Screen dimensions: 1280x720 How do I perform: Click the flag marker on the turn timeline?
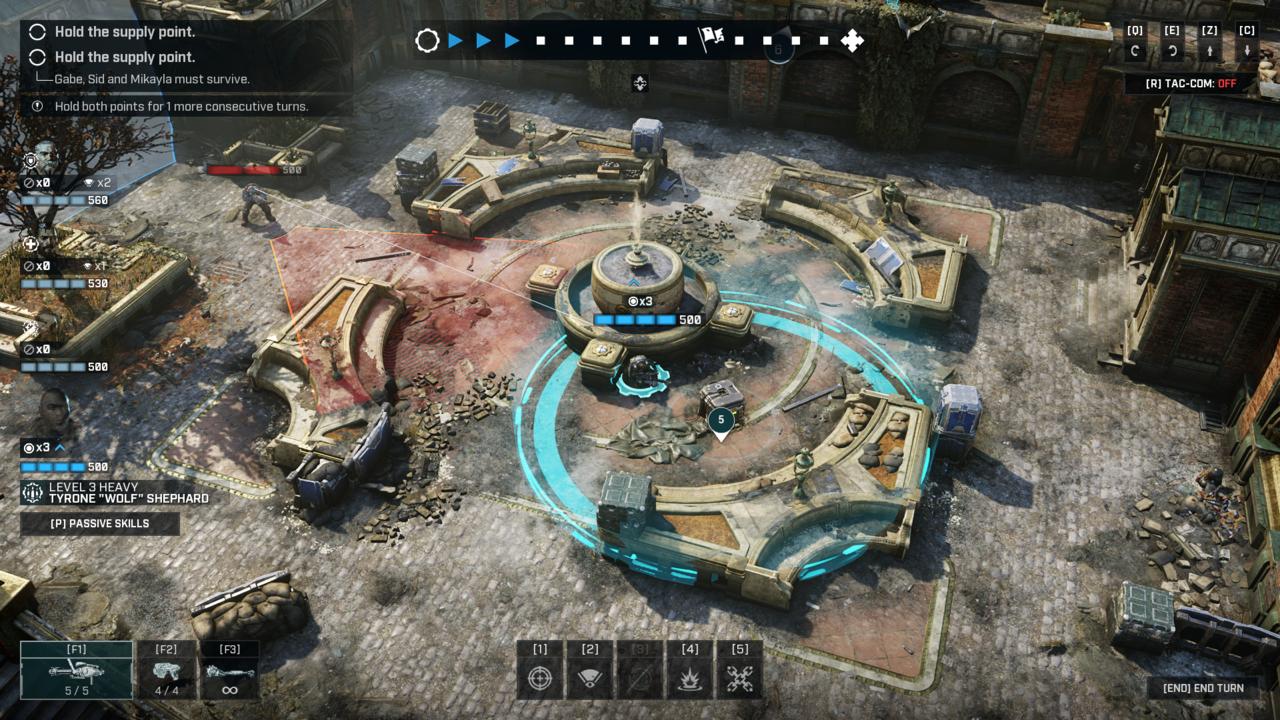[x=711, y=40]
